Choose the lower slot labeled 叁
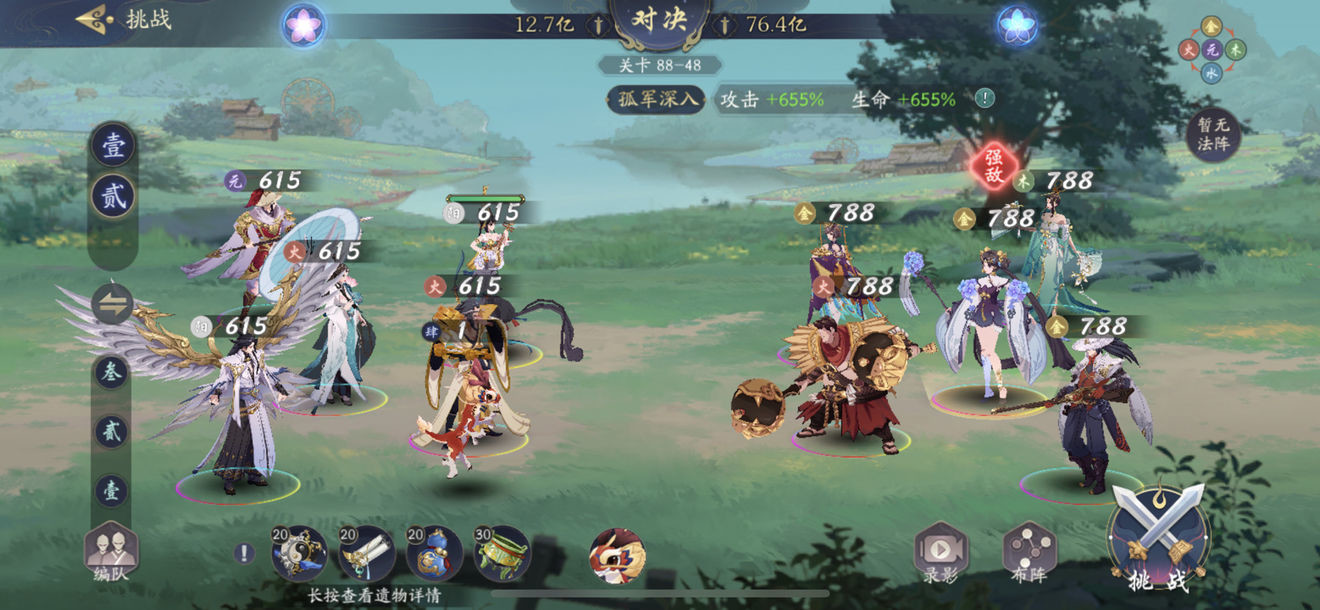Screen dimensions: 1320x610 pos(111,372)
